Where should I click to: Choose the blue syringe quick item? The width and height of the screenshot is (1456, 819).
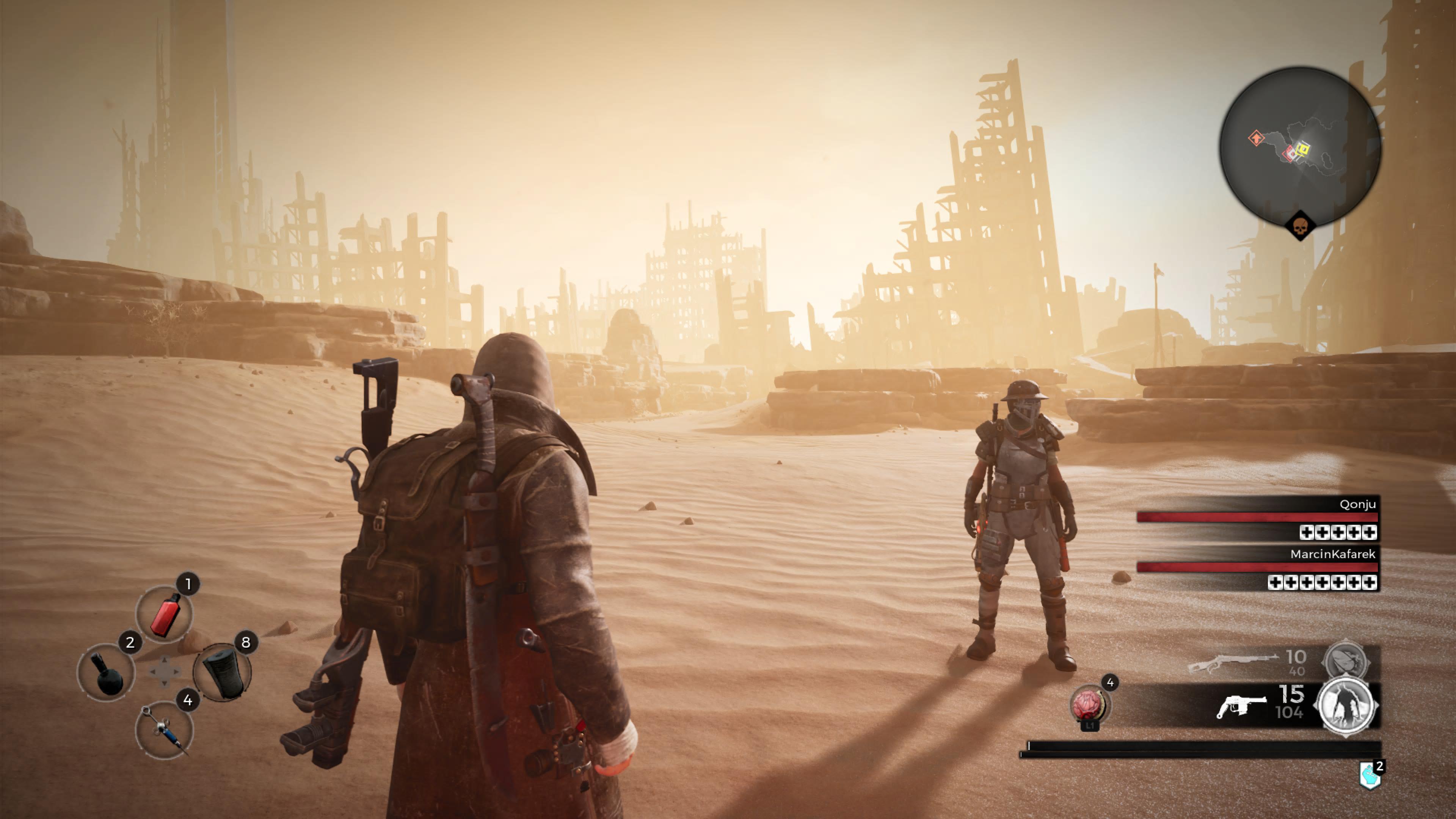[x=164, y=730]
